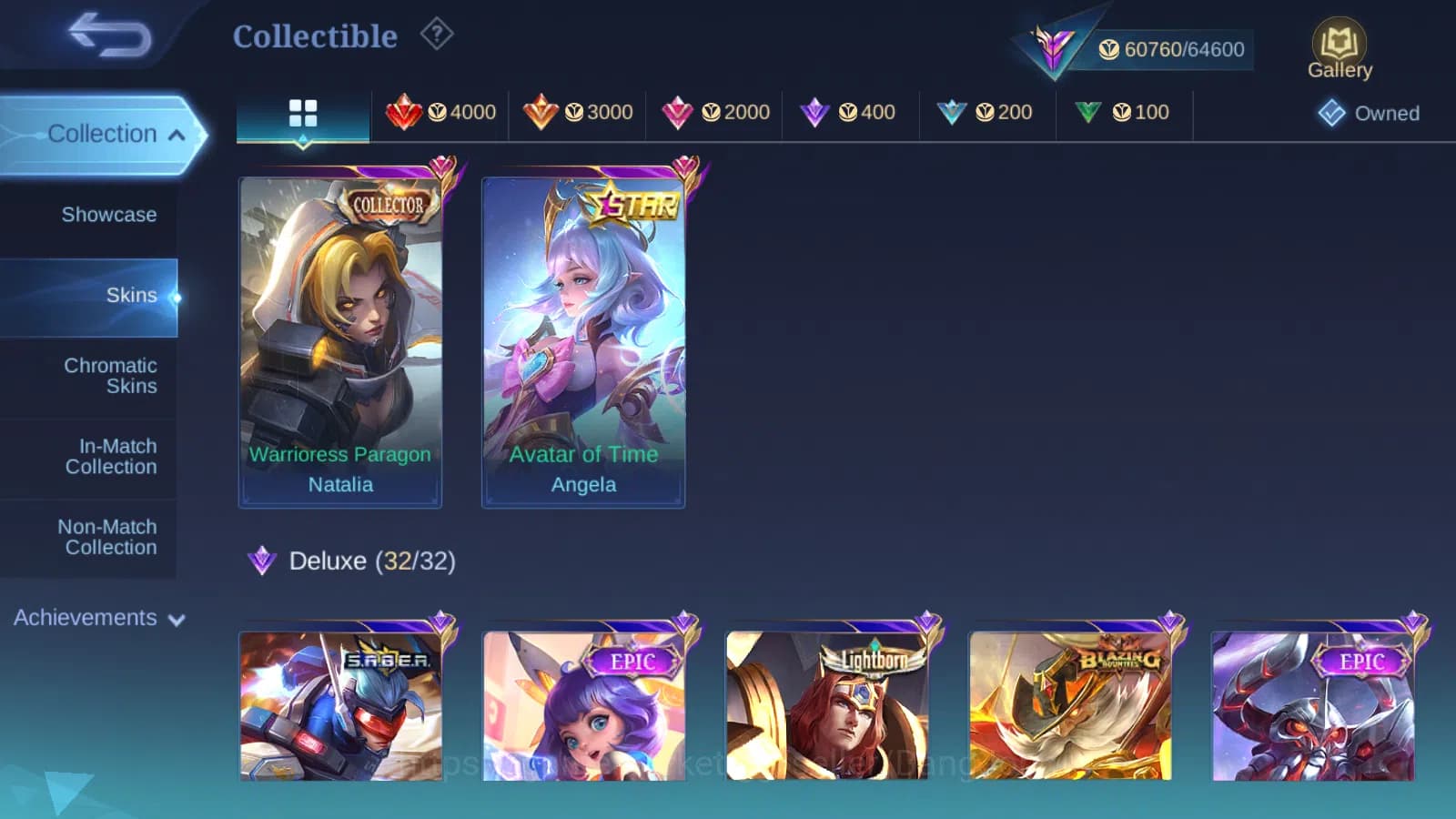The width and height of the screenshot is (1456, 819).
Task: Select the 200-token blue gem filter
Action: coord(951,112)
